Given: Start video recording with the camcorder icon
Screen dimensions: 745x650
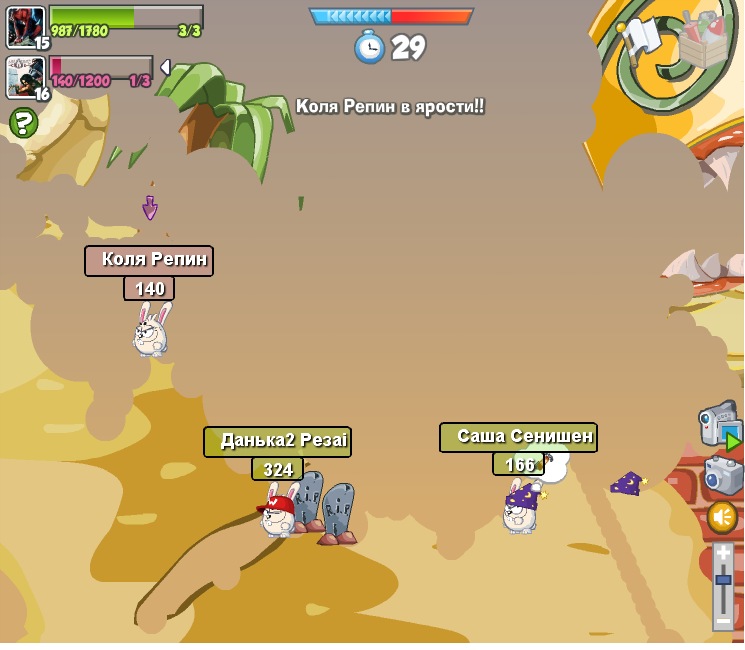Looking at the screenshot, I should point(719,424).
